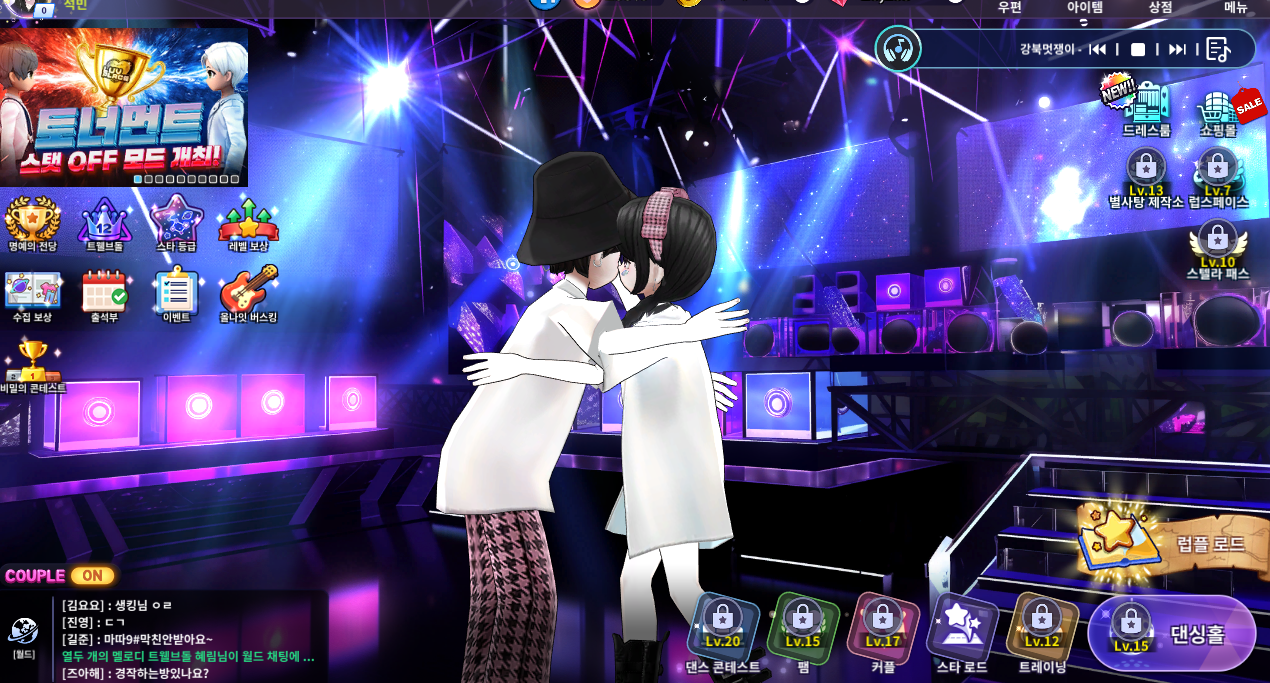Screen dimensions: 1270x683
Task: Open the 드레스룸 dressing room
Action: click(1146, 106)
